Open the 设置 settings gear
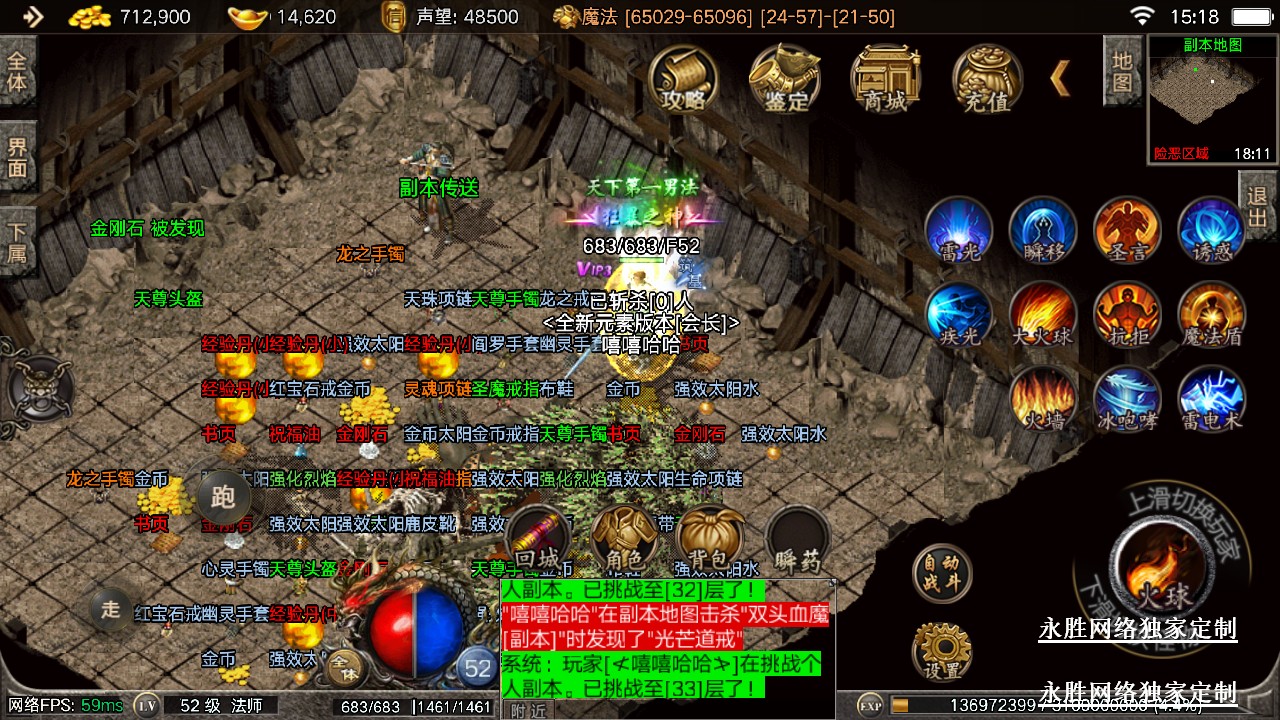This screenshot has height=720, width=1280. tap(942, 652)
